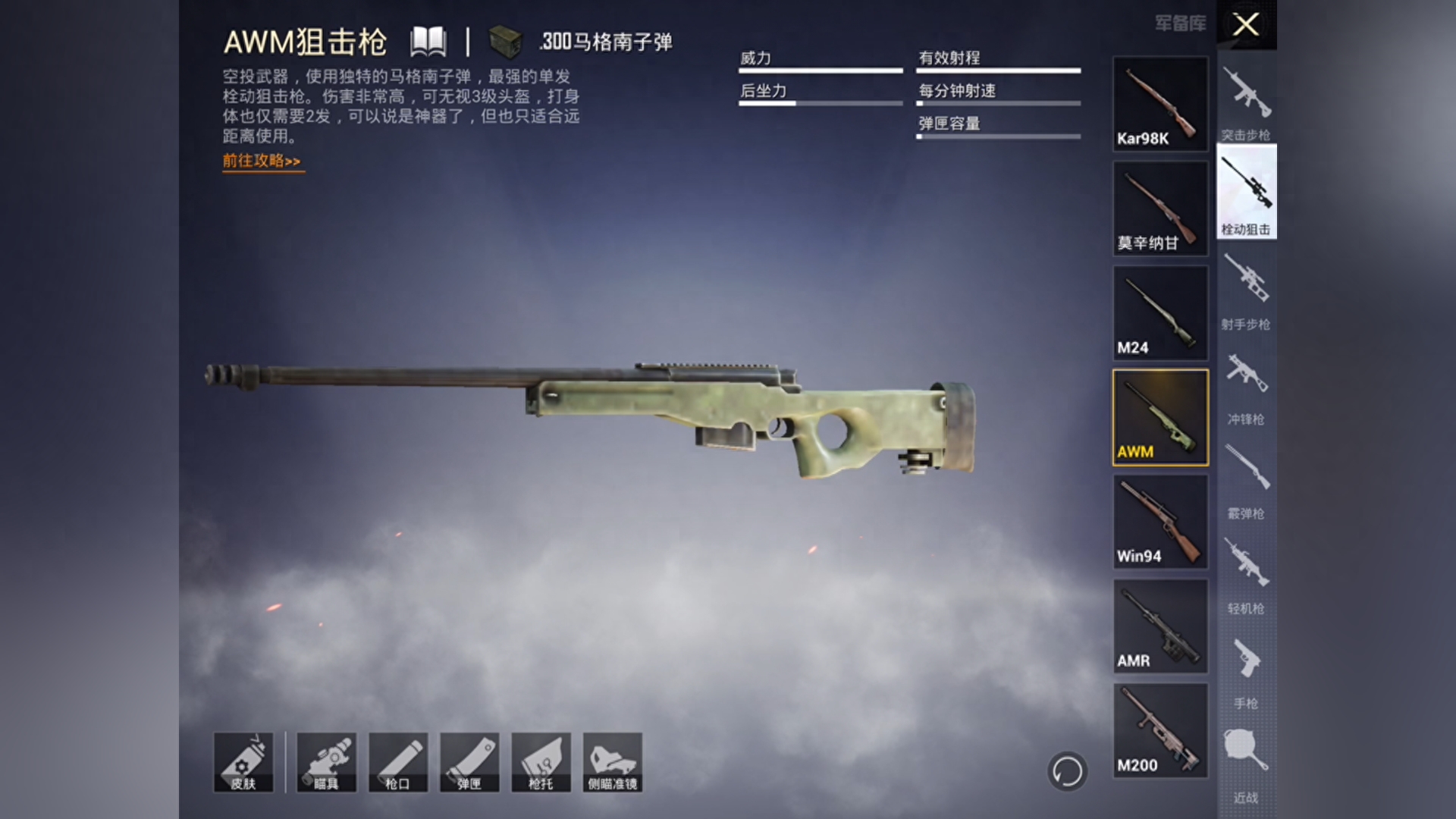Click the 前往攻略 guide link

tap(262, 162)
